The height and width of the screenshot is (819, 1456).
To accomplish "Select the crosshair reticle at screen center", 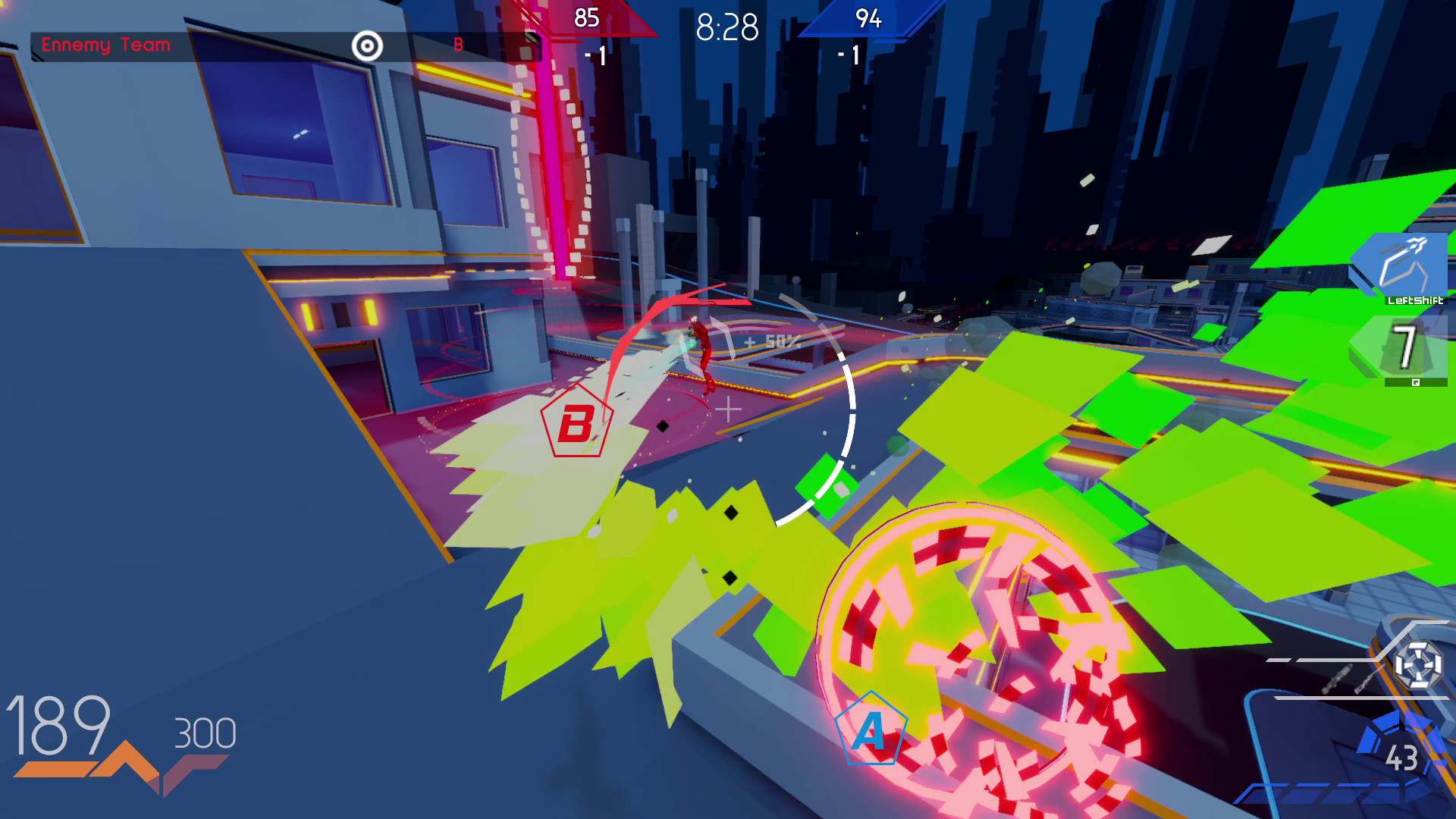I will 728,409.
